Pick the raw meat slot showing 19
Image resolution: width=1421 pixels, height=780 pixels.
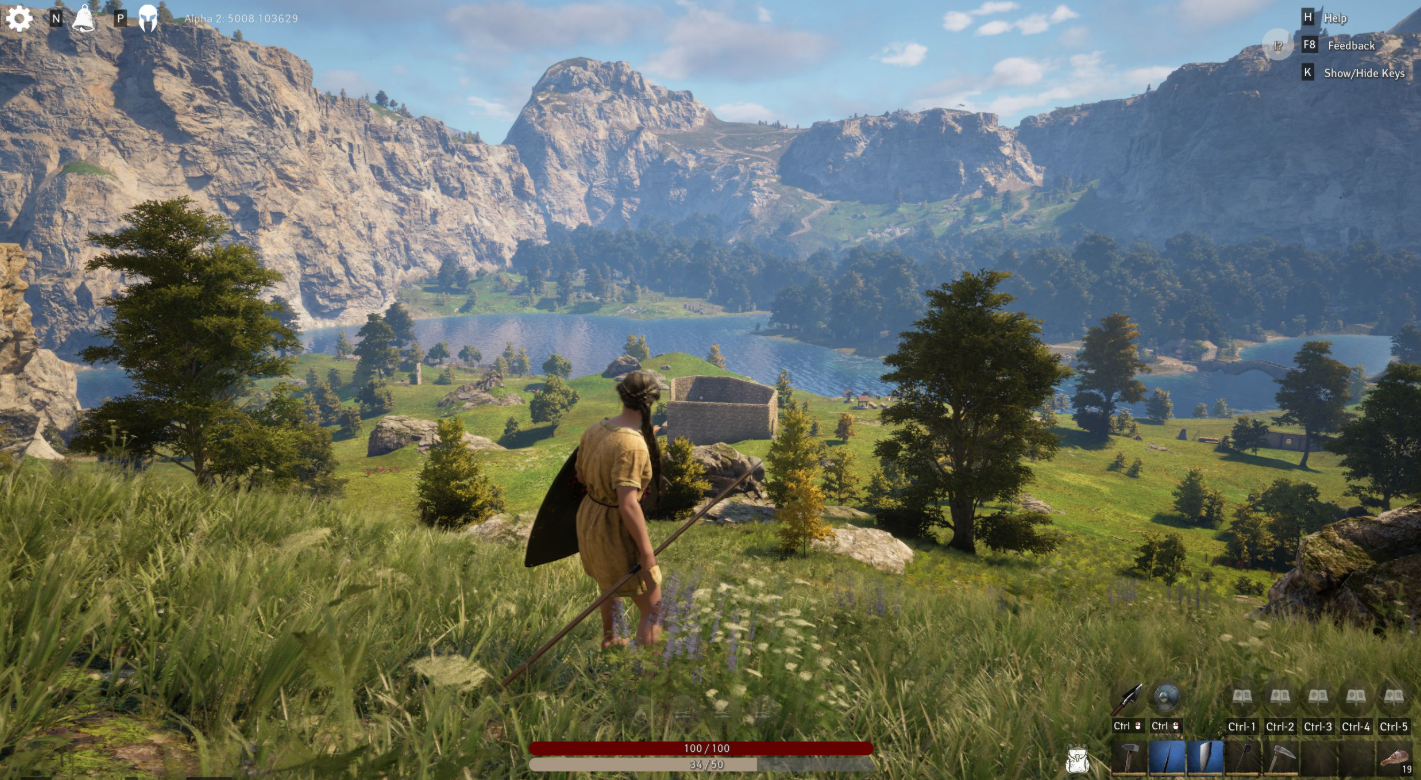coord(1393,757)
